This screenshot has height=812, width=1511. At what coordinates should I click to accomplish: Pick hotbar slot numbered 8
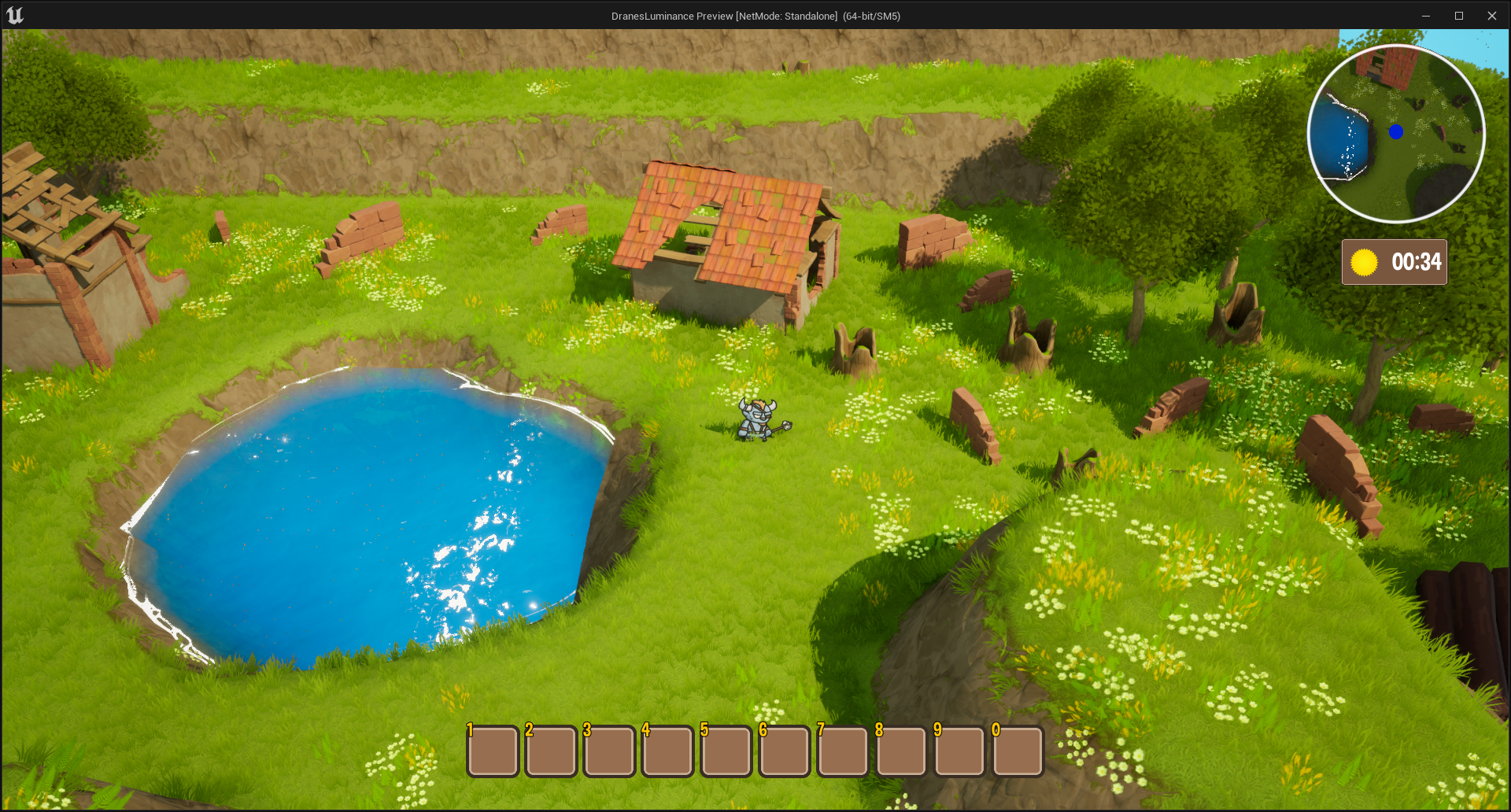(901, 751)
